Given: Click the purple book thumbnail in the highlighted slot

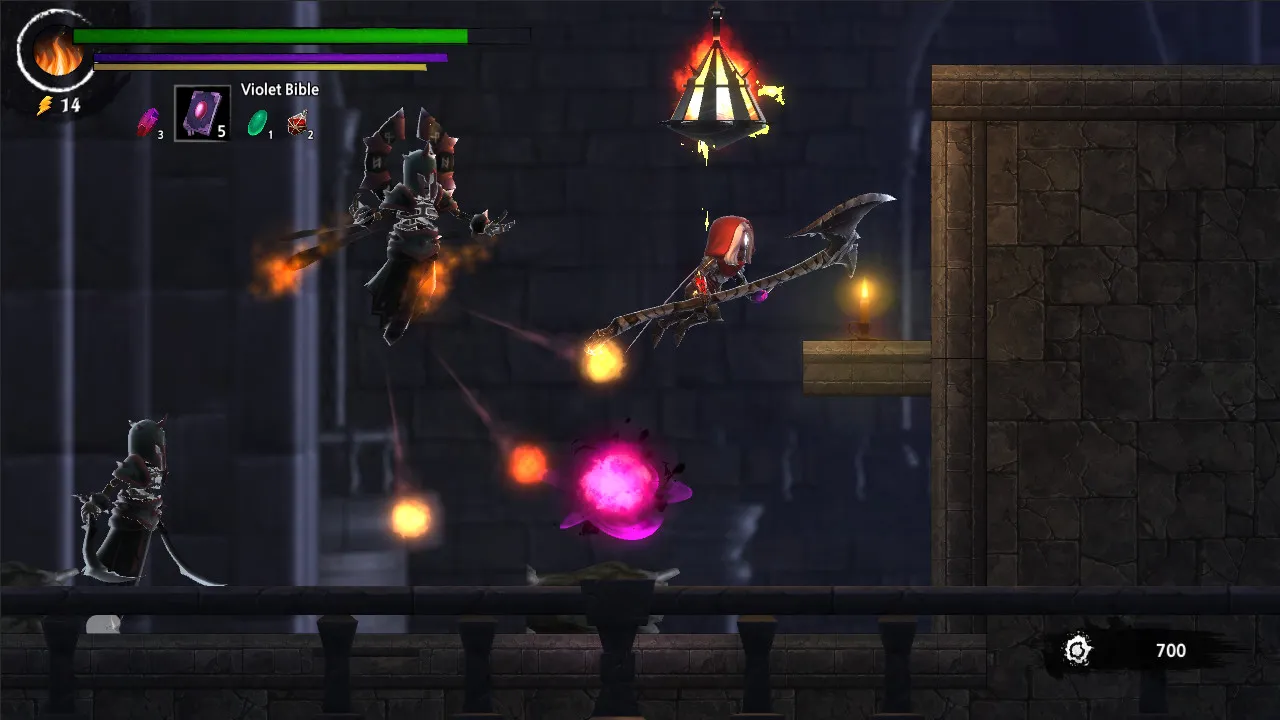Looking at the screenshot, I should coord(200,110).
